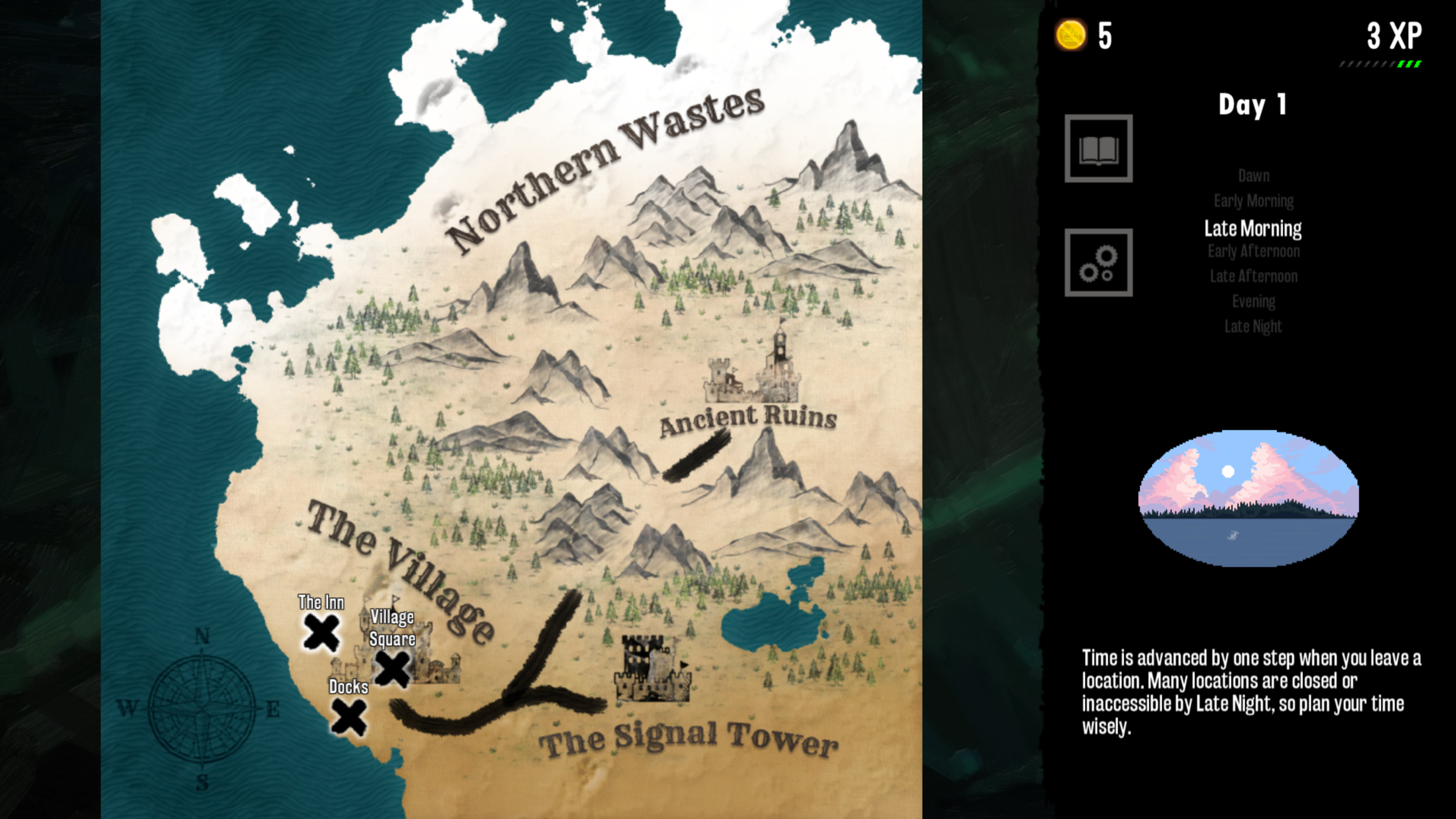Select the Village Square X marker
The image size is (1456, 819).
coord(393,669)
